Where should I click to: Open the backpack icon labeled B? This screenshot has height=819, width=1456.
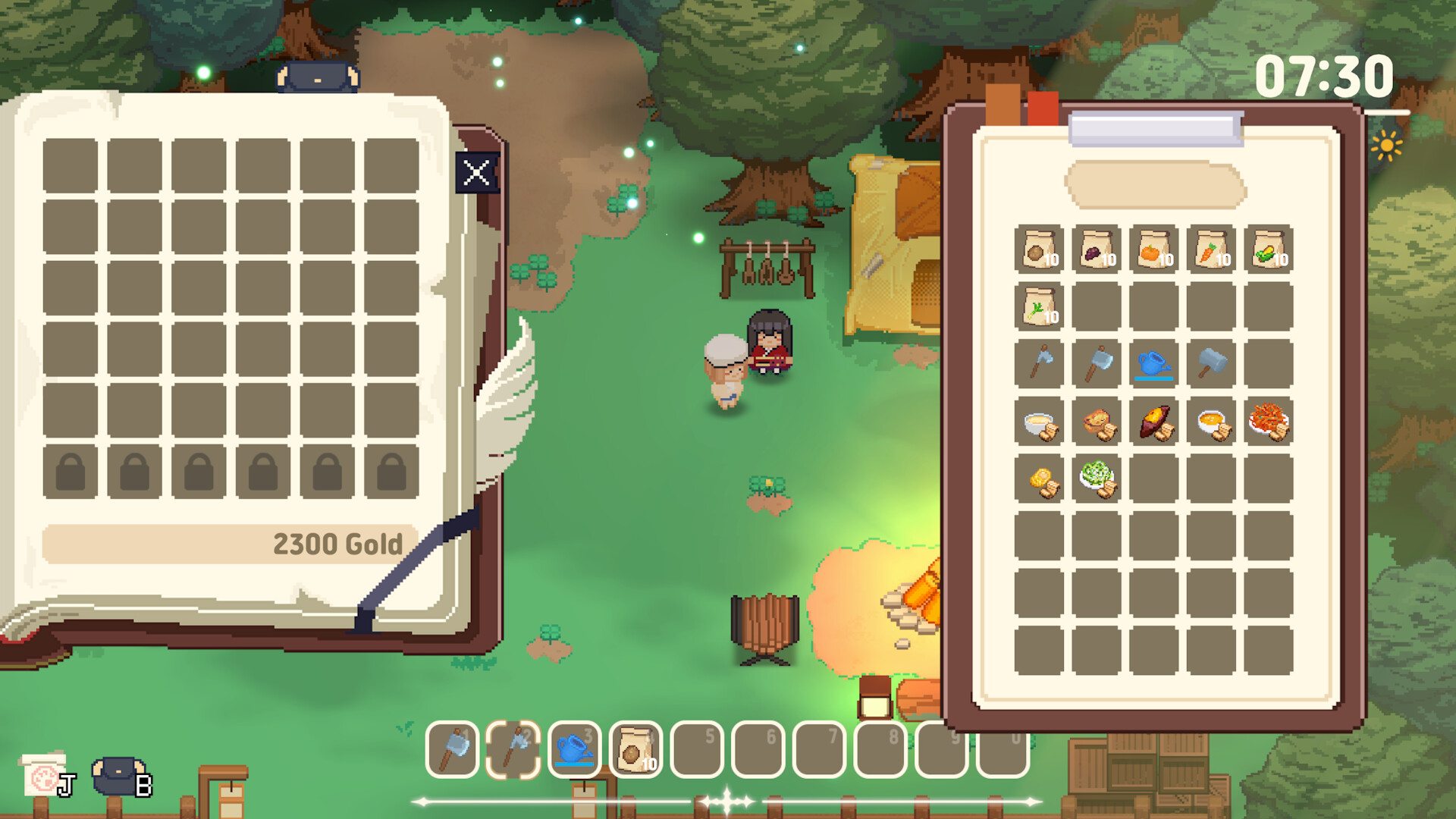(x=118, y=775)
